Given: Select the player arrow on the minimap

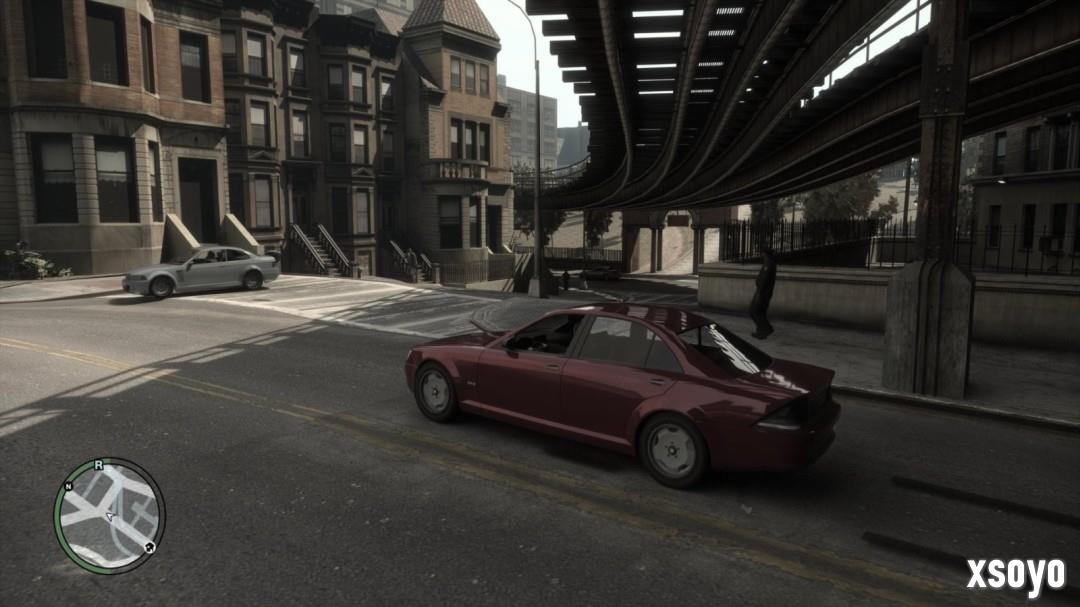Looking at the screenshot, I should [x=111, y=517].
